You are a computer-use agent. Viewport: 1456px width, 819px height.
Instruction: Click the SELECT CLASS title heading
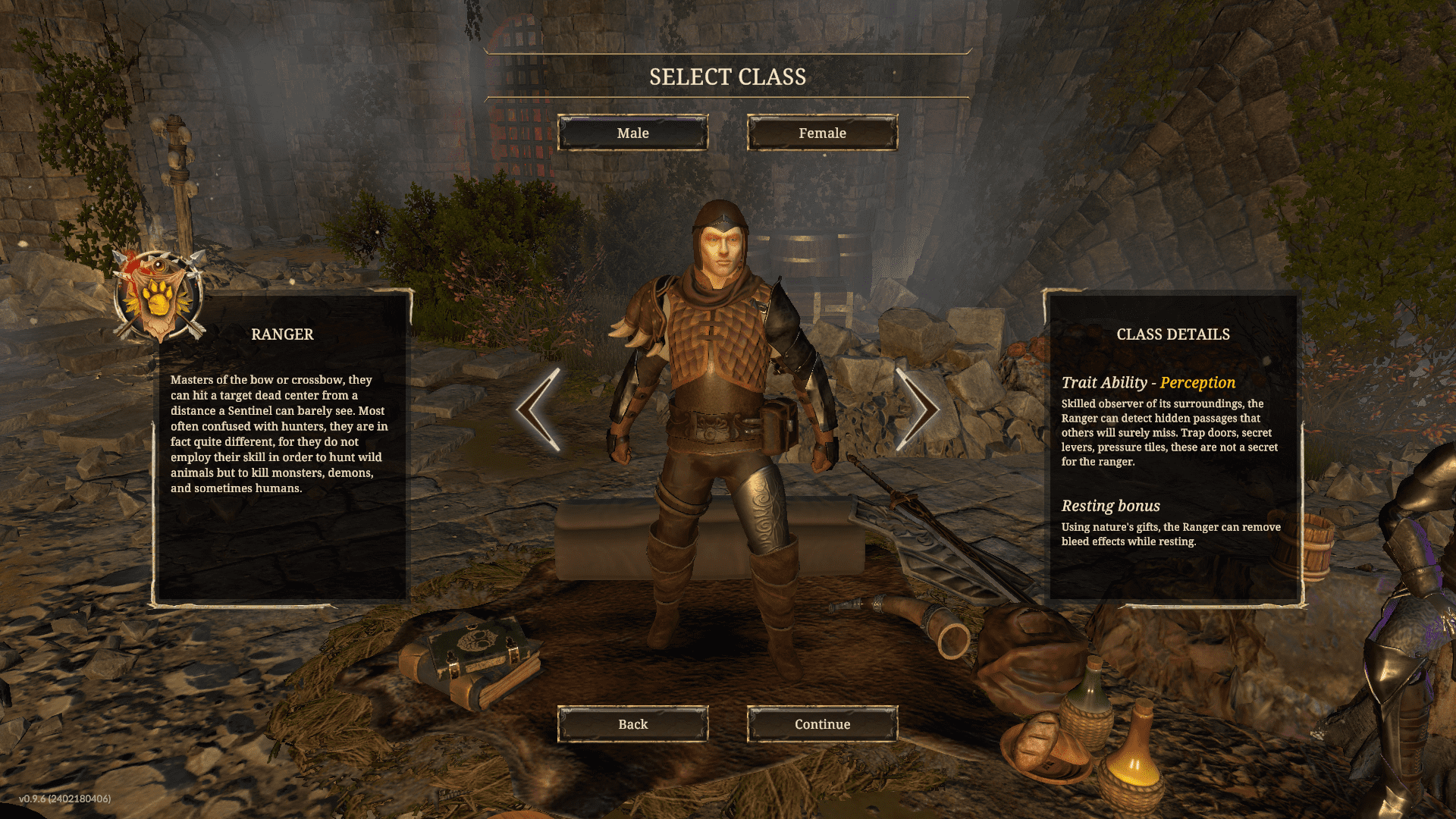tap(727, 76)
